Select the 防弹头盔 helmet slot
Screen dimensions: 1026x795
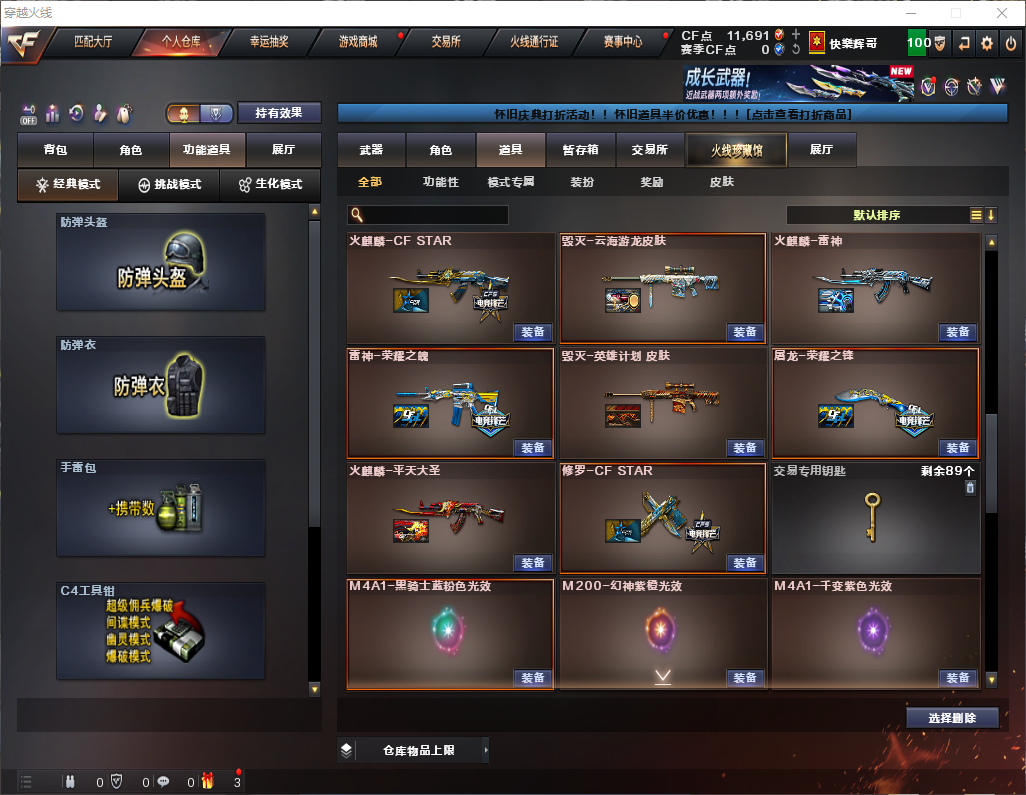(x=161, y=262)
